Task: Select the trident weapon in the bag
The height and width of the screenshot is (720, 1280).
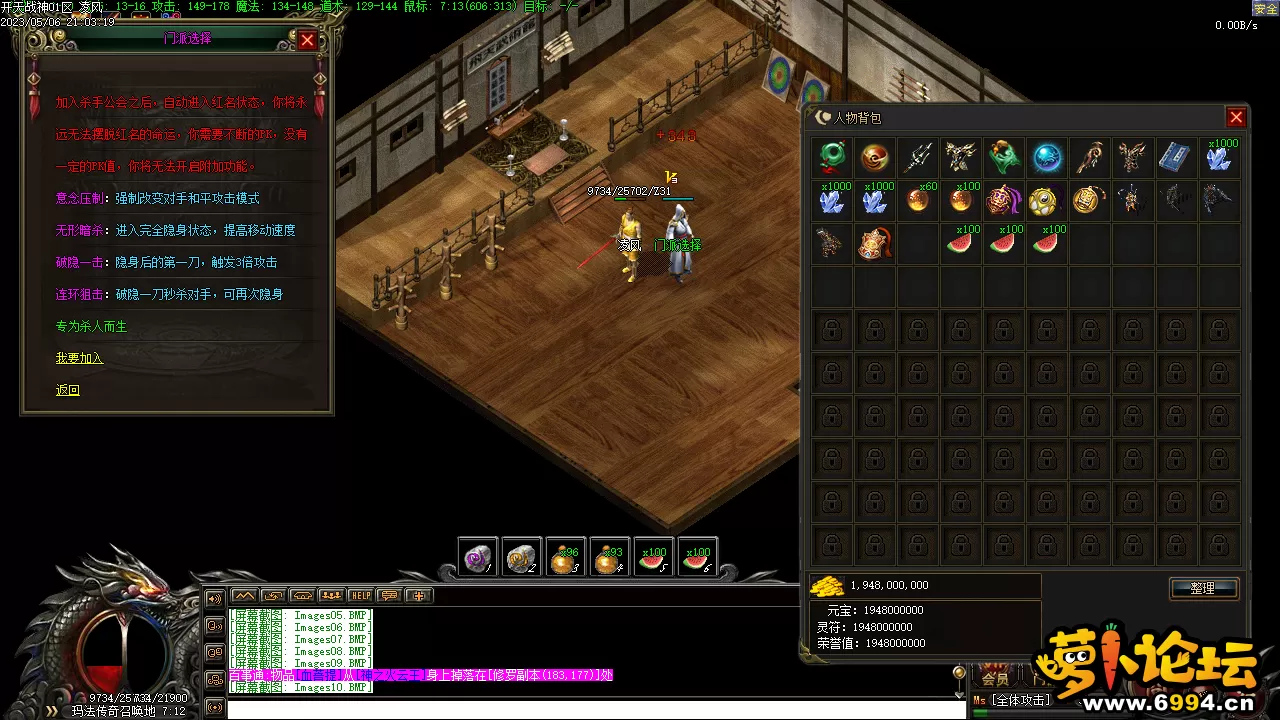Action: pyautogui.click(x=919, y=157)
